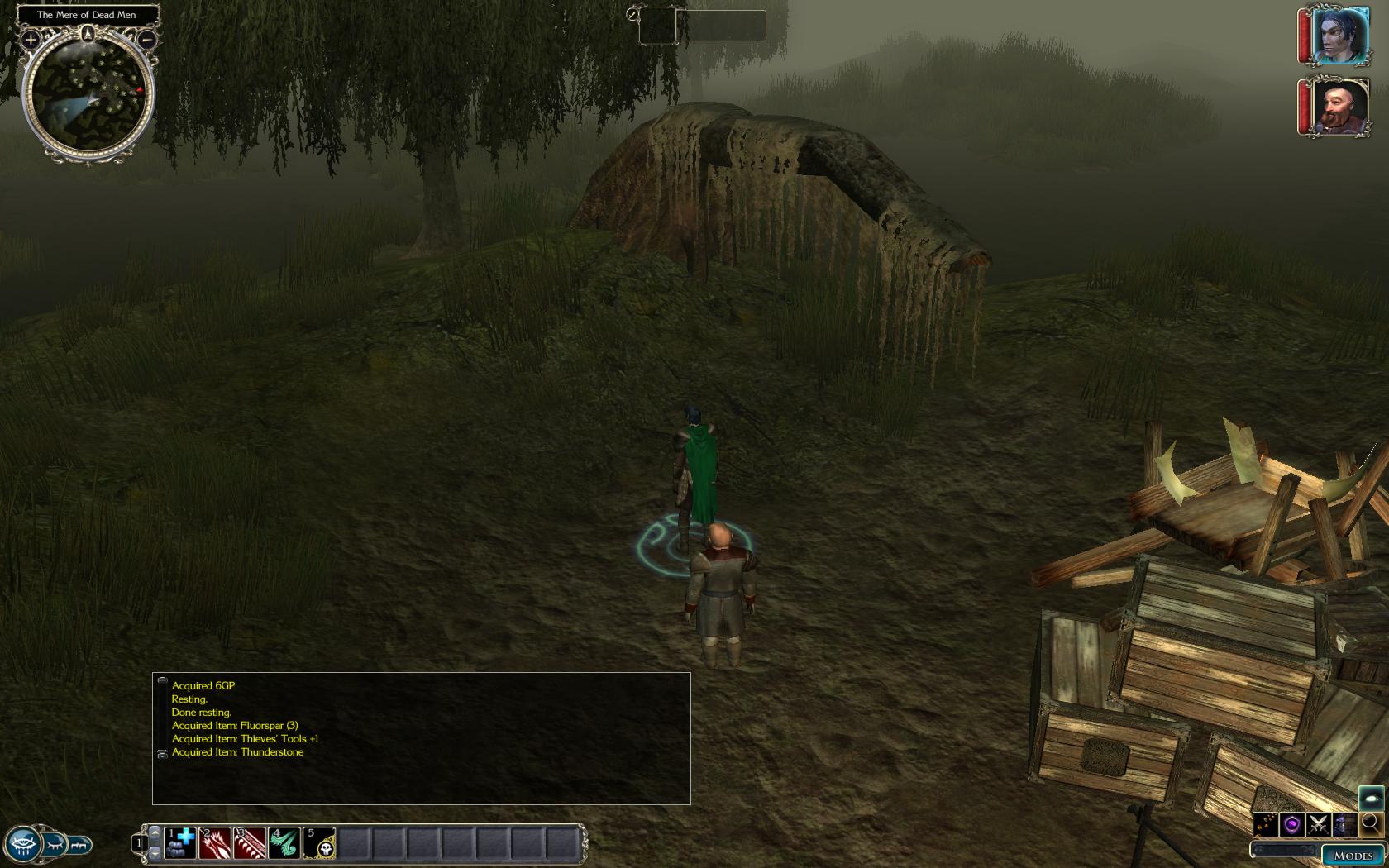This screenshot has height=868, width=1389.
Task: Select the bearded dwarf companion portrait
Action: (x=1339, y=107)
